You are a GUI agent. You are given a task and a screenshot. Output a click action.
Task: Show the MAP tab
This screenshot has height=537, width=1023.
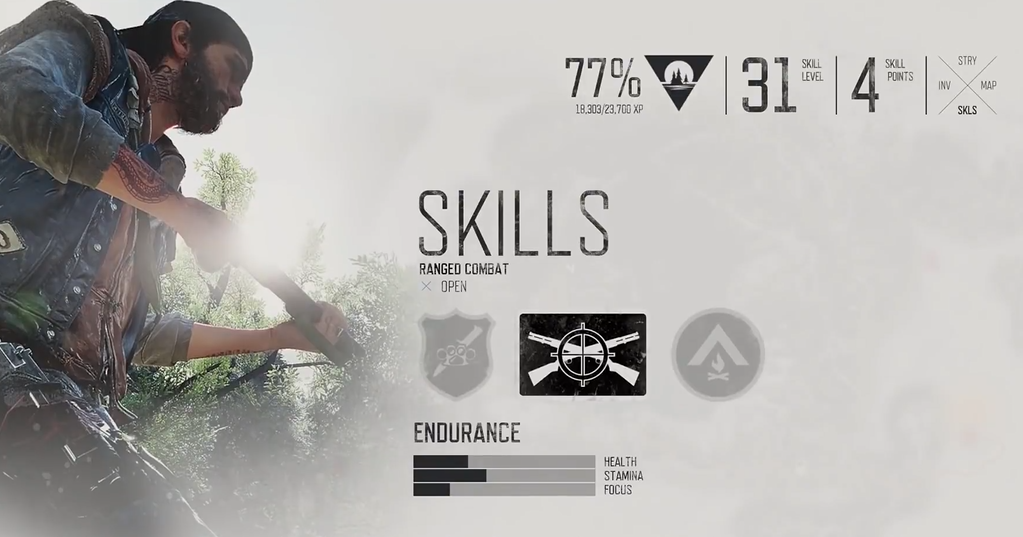(988, 86)
